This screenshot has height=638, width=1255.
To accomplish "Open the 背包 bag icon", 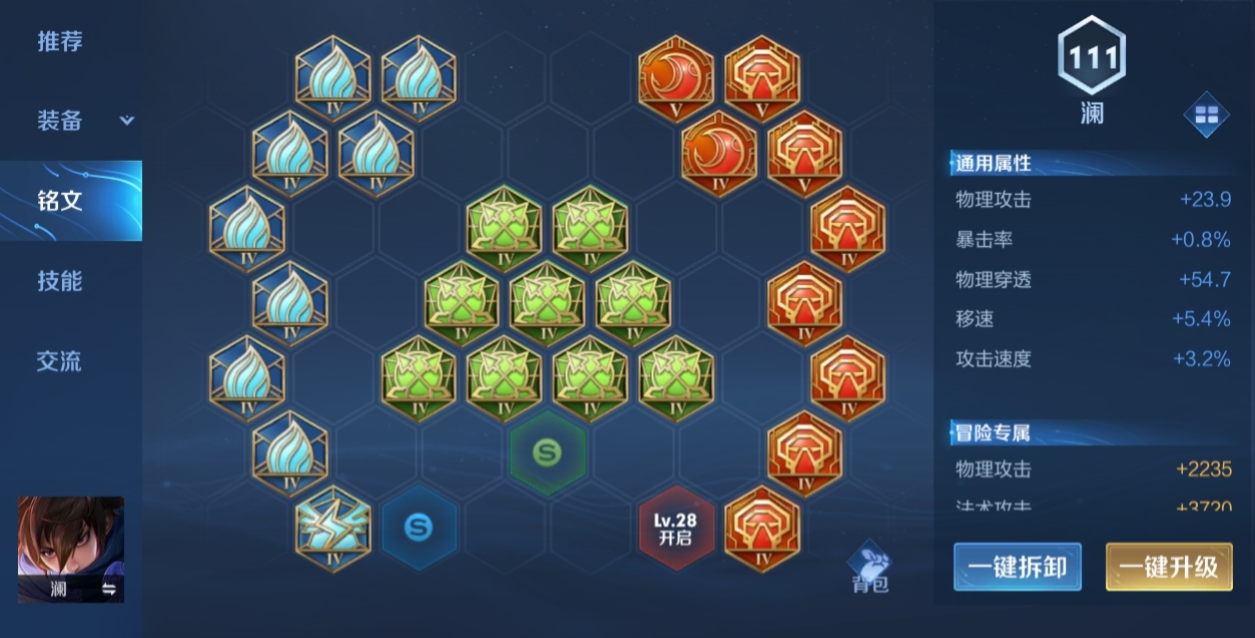I will 870,570.
